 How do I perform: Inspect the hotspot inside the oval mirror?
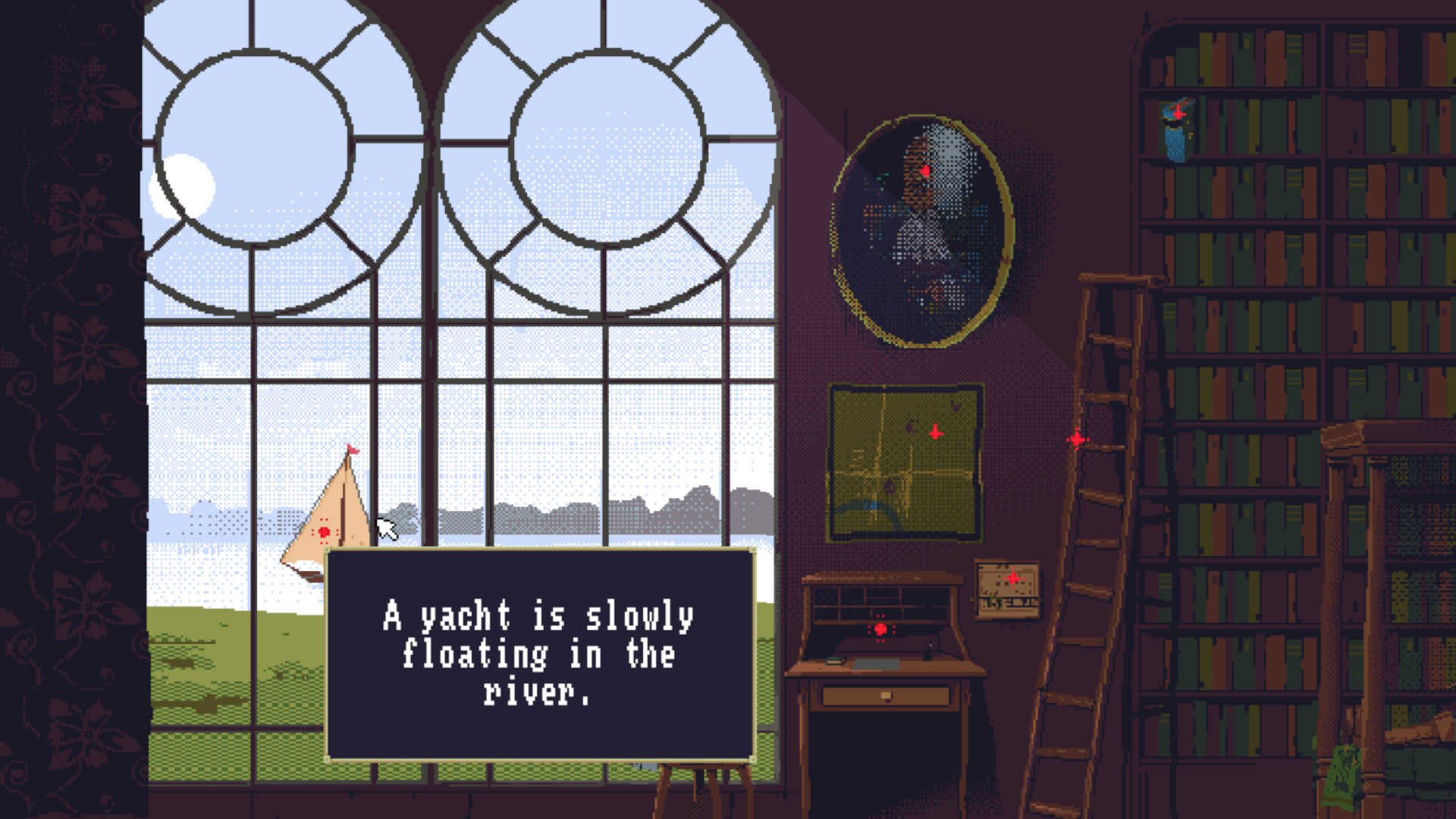(x=925, y=171)
